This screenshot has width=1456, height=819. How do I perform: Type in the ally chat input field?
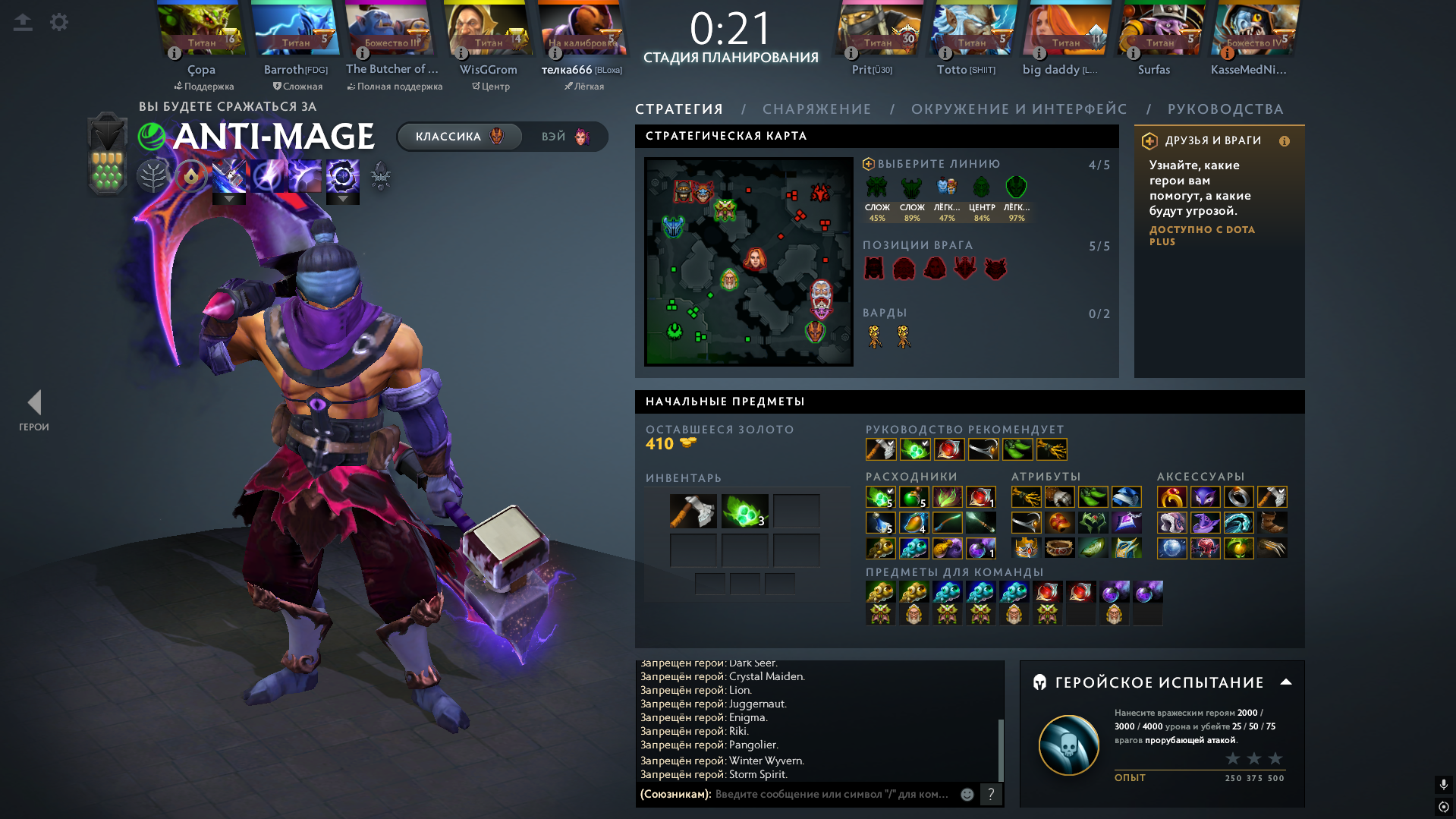tap(831, 794)
